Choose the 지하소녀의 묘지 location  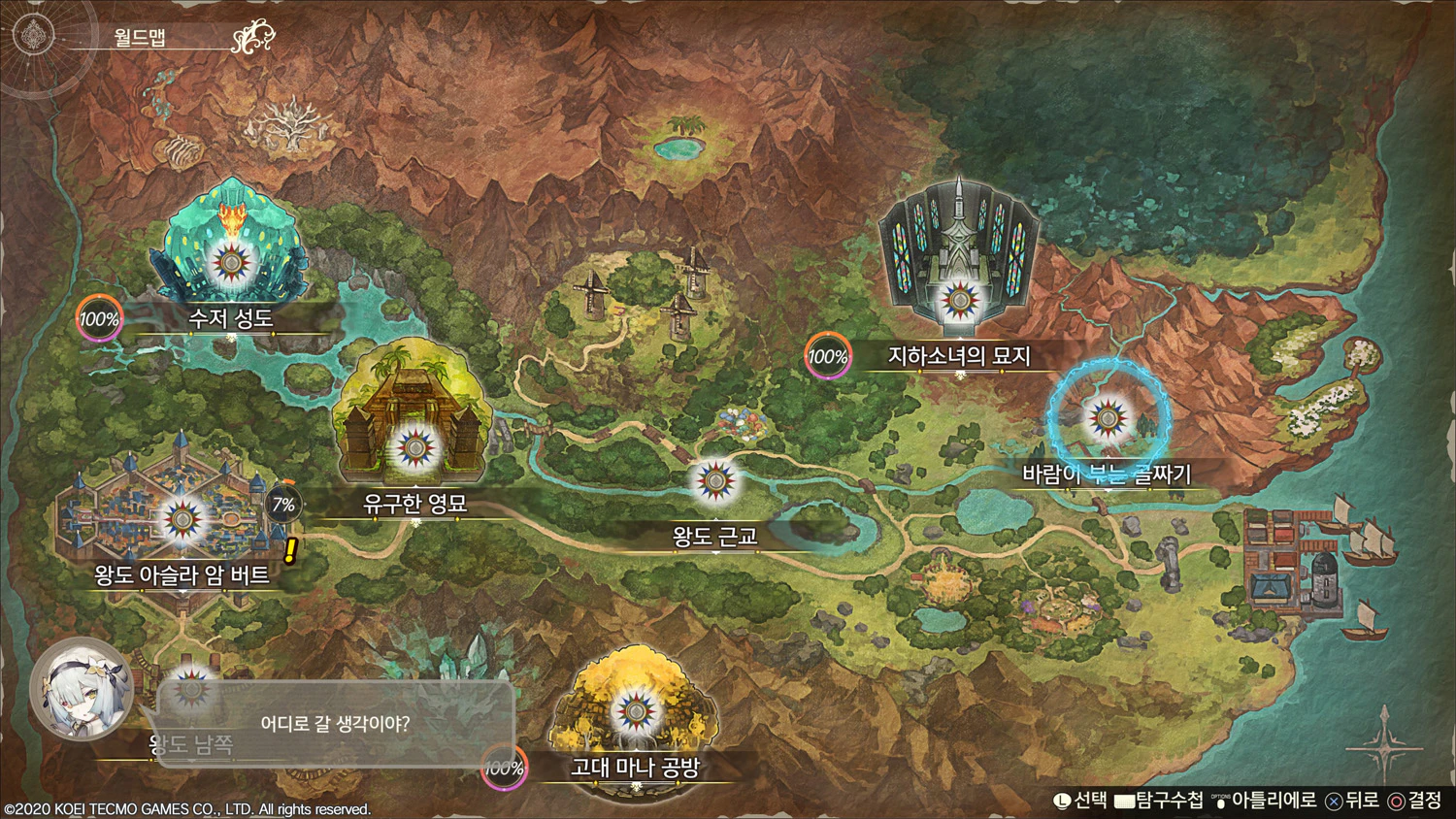[x=959, y=300]
